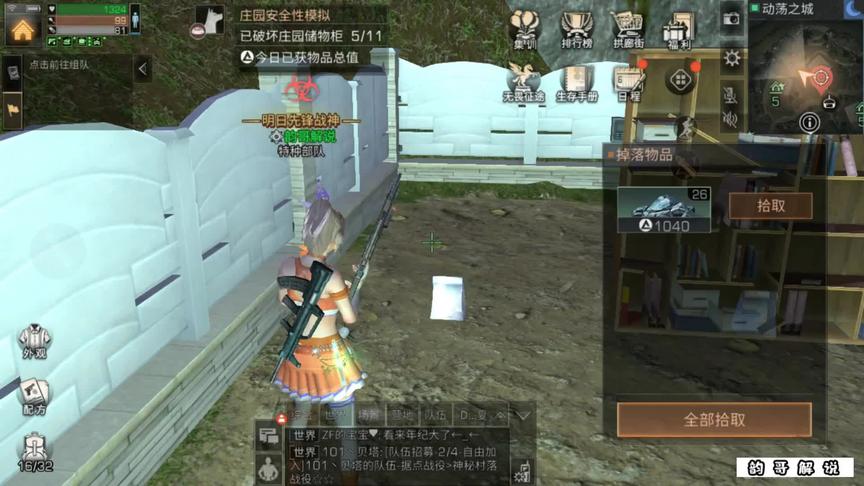Screen dimensions: 864x486
Task: Open settings with the gear icon
Action: pyautogui.click(x=732, y=57)
